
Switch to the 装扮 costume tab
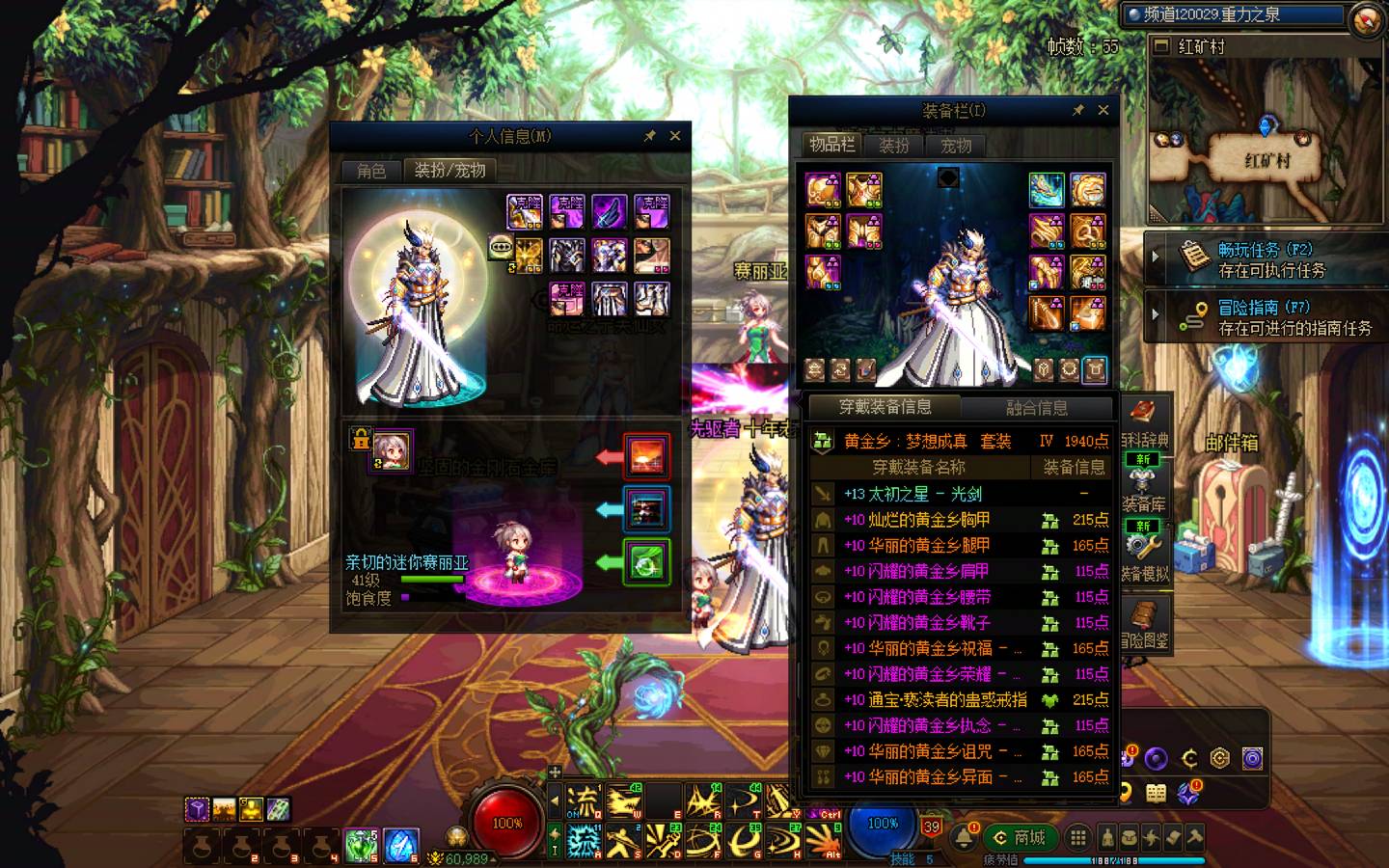894,146
